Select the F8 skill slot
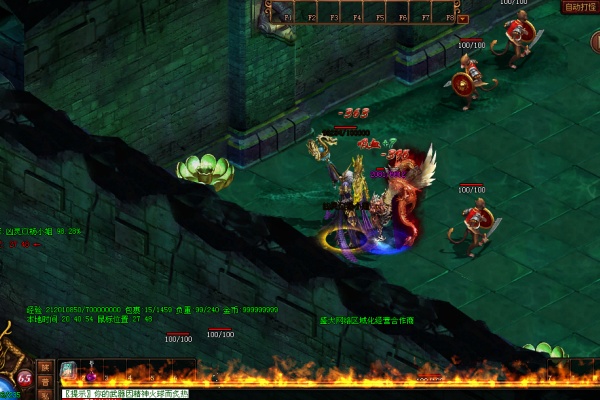 coord(449,12)
